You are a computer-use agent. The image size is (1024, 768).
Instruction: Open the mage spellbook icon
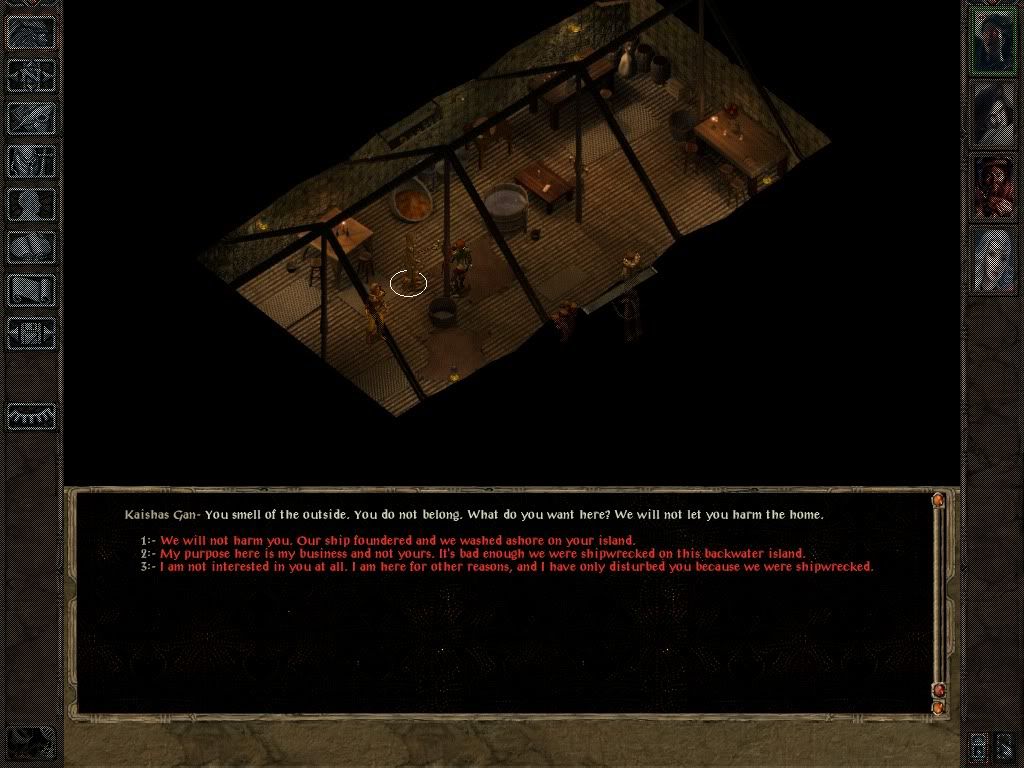click(32, 247)
